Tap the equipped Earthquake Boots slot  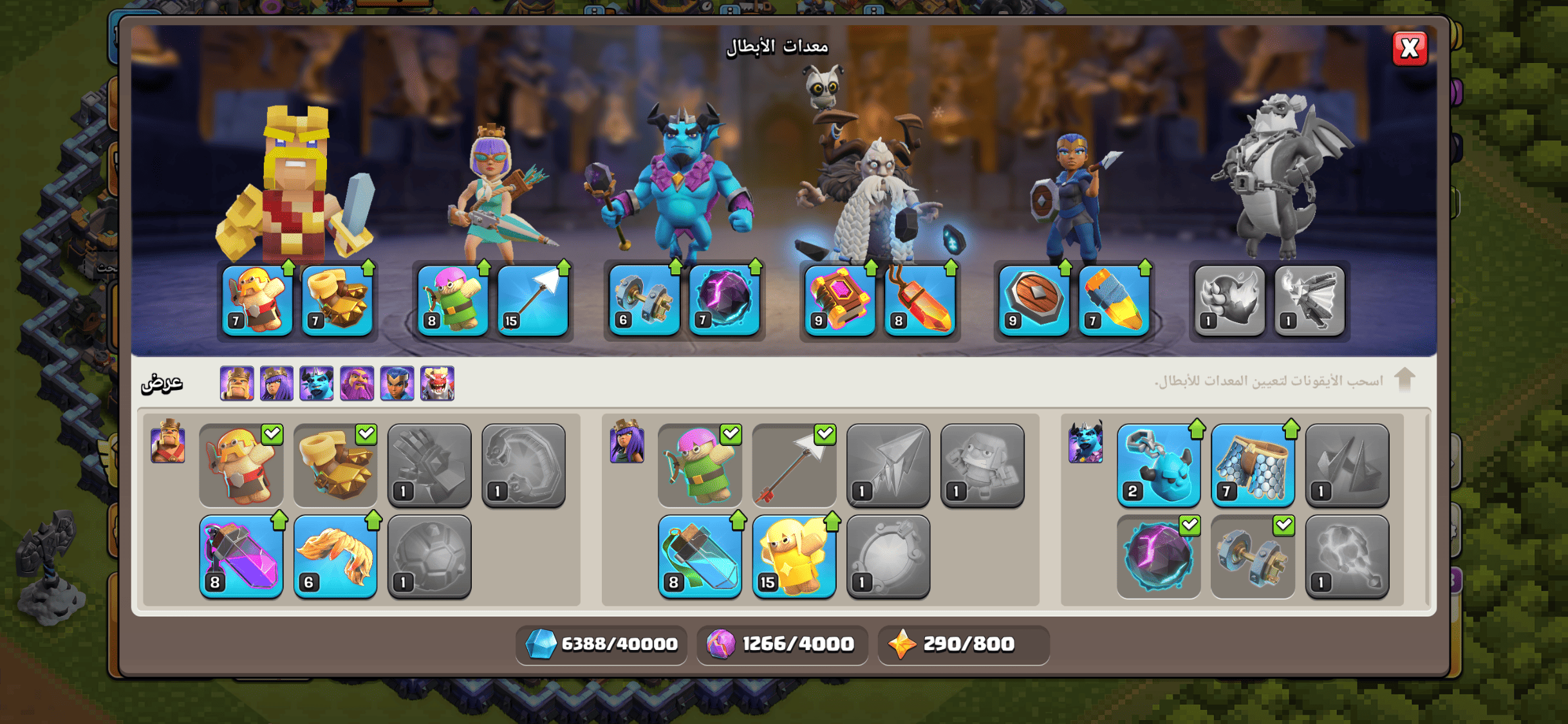pyautogui.click(x=337, y=301)
